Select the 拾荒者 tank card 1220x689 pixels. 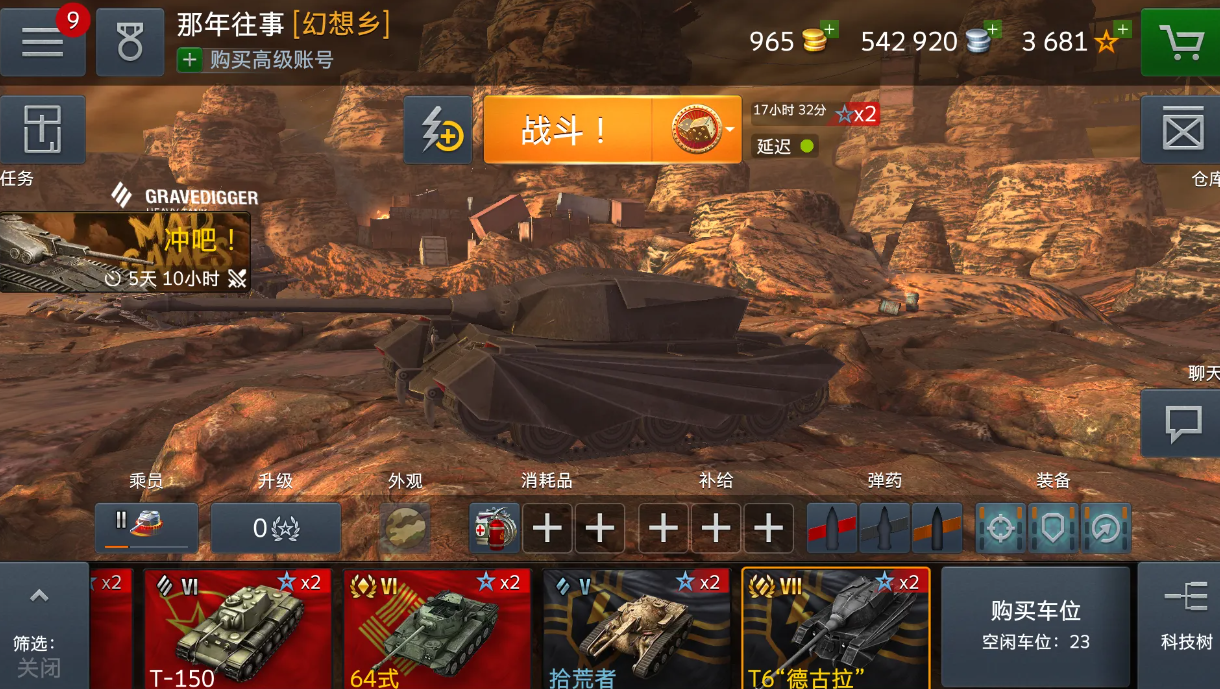(636, 628)
